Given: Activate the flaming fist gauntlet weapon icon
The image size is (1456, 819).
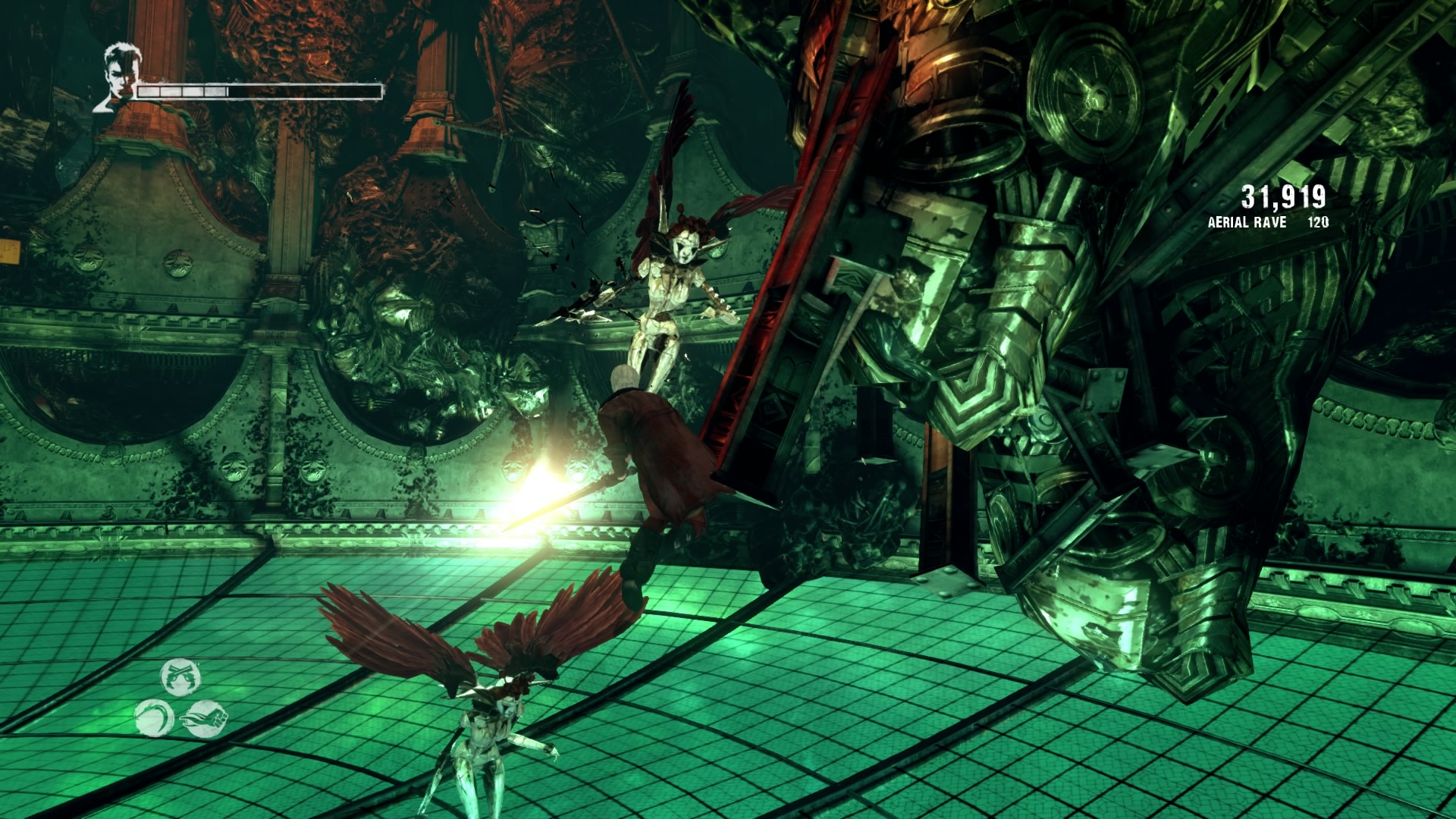Looking at the screenshot, I should click(206, 717).
